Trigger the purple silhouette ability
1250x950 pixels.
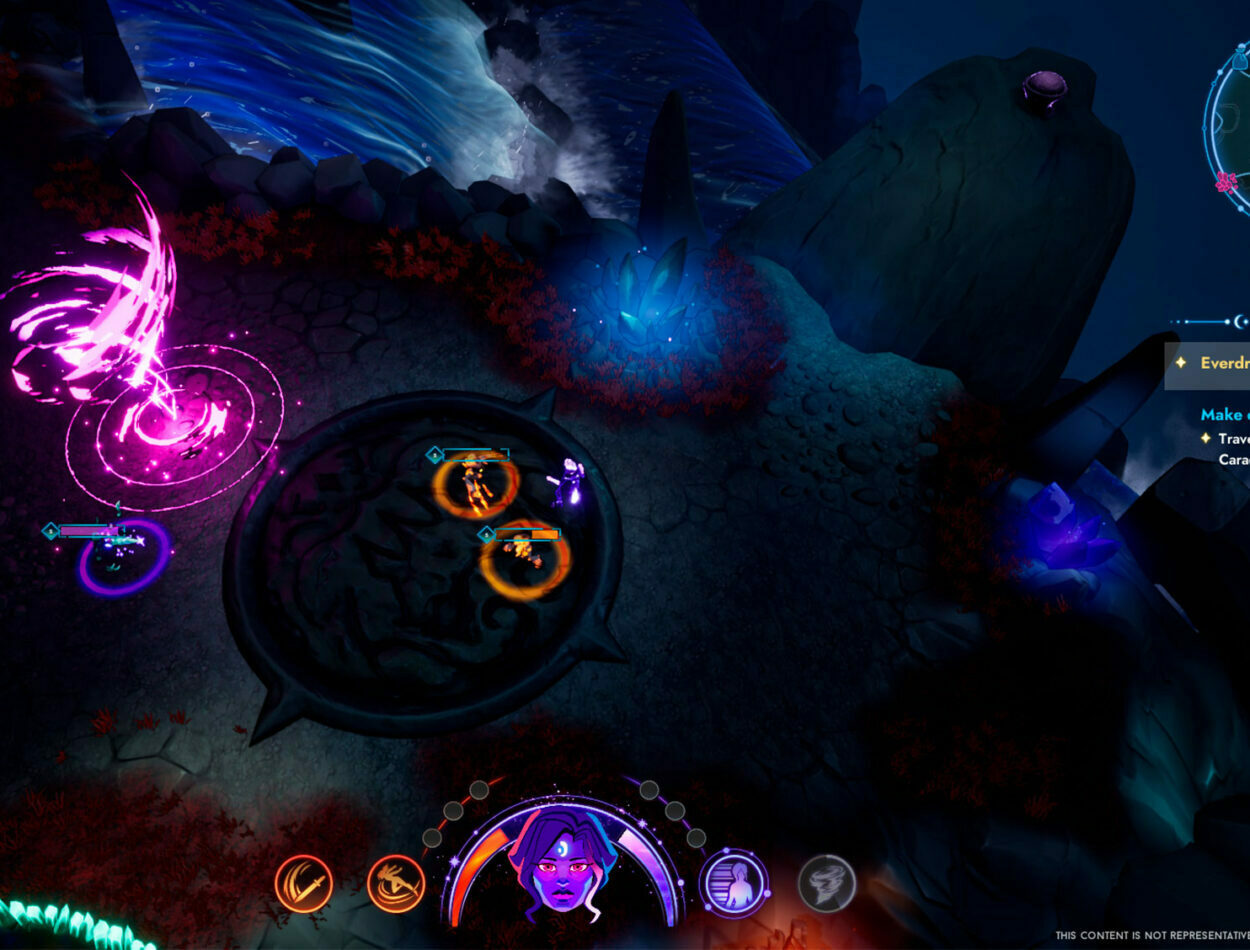(x=734, y=884)
